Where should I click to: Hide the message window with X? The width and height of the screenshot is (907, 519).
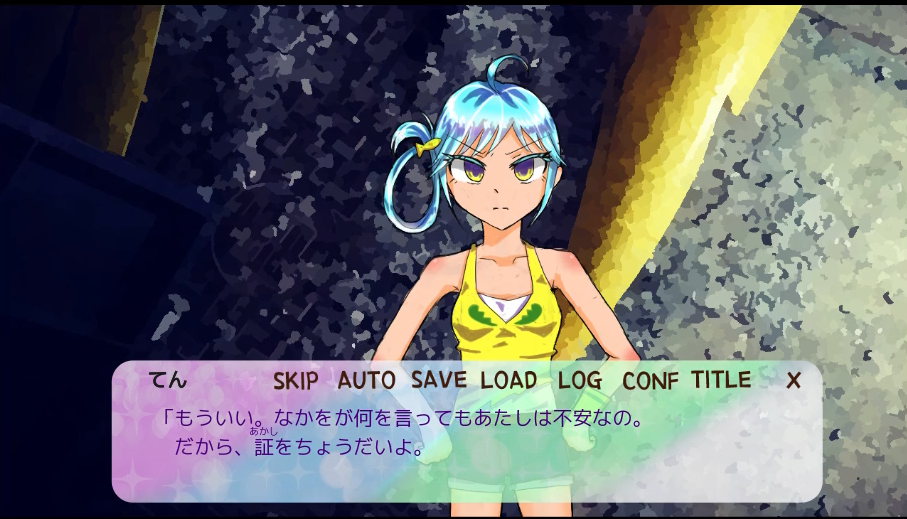(x=793, y=381)
